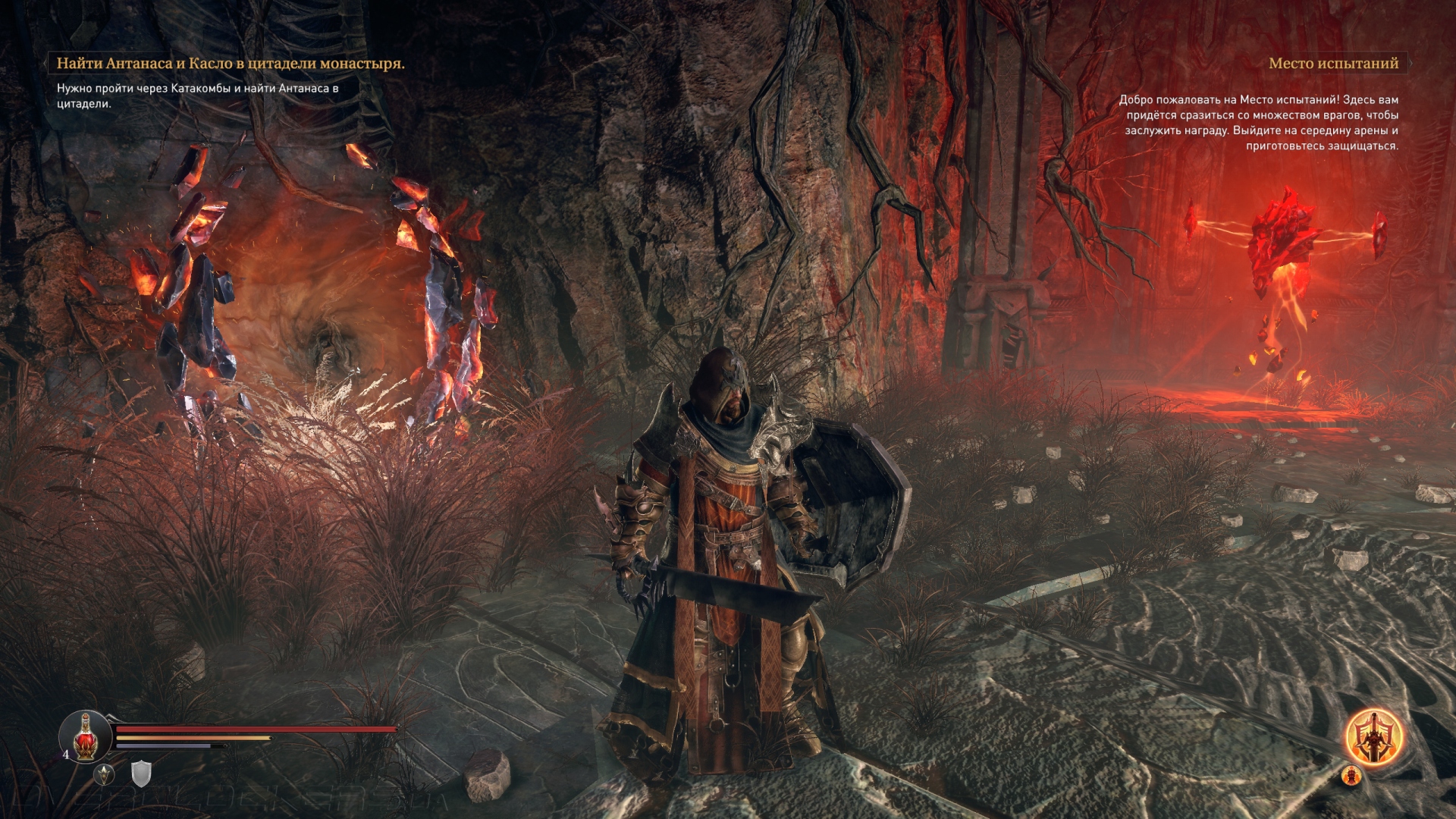Select the small gauntlet icon
1456x819 pixels.
coord(1351,776)
